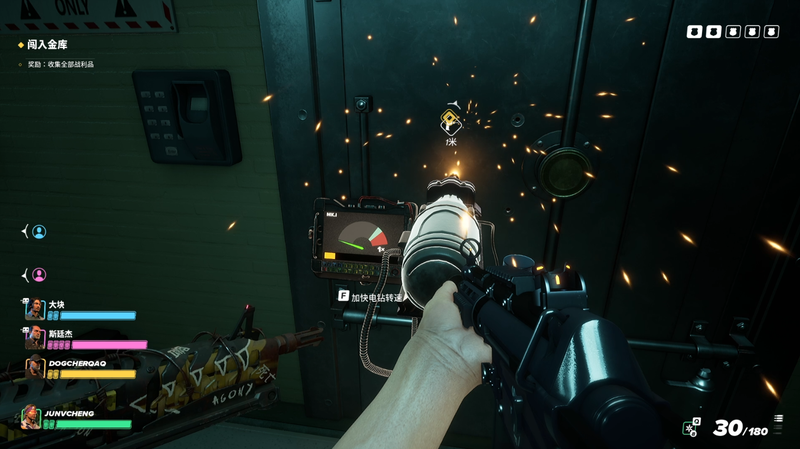Screen dimensions: 800x449
Task: Click the yellow objective marker on the vault
Action: pyautogui.click(x=451, y=121)
